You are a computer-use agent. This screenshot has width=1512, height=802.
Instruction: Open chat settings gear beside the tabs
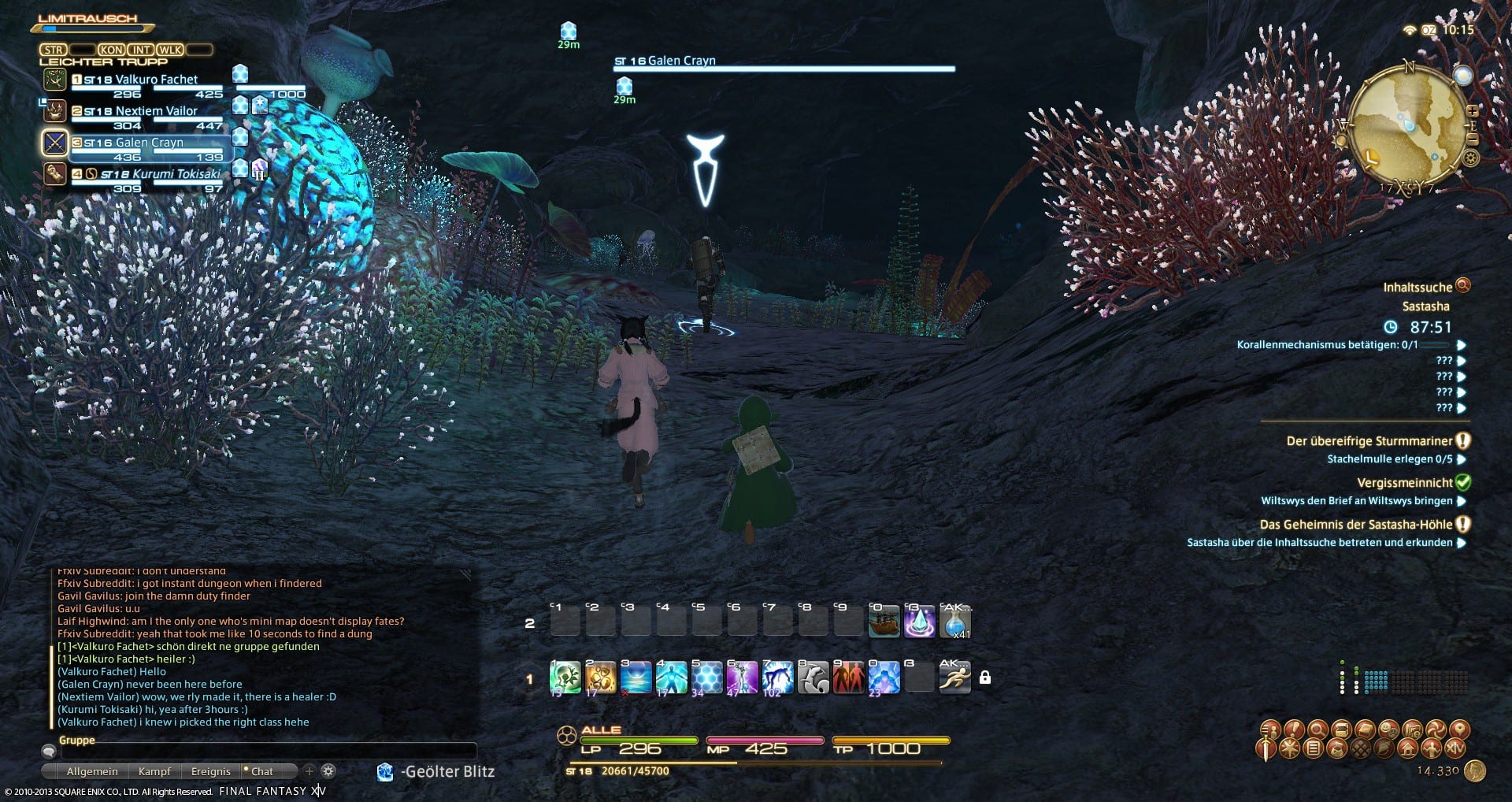point(328,771)
